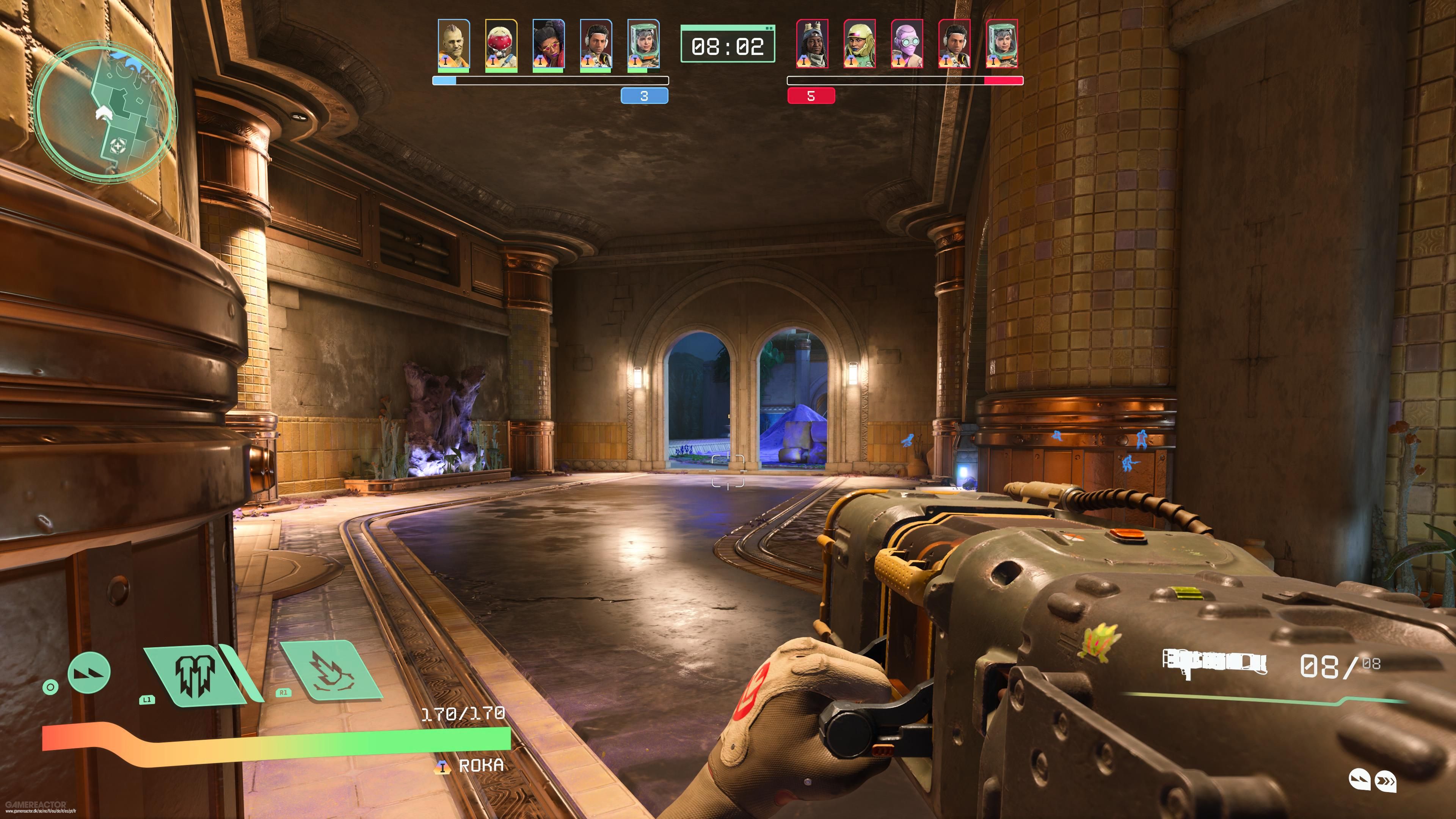
Task: Select the red-team woman with goggles on cap
Action: click(812, 44)
